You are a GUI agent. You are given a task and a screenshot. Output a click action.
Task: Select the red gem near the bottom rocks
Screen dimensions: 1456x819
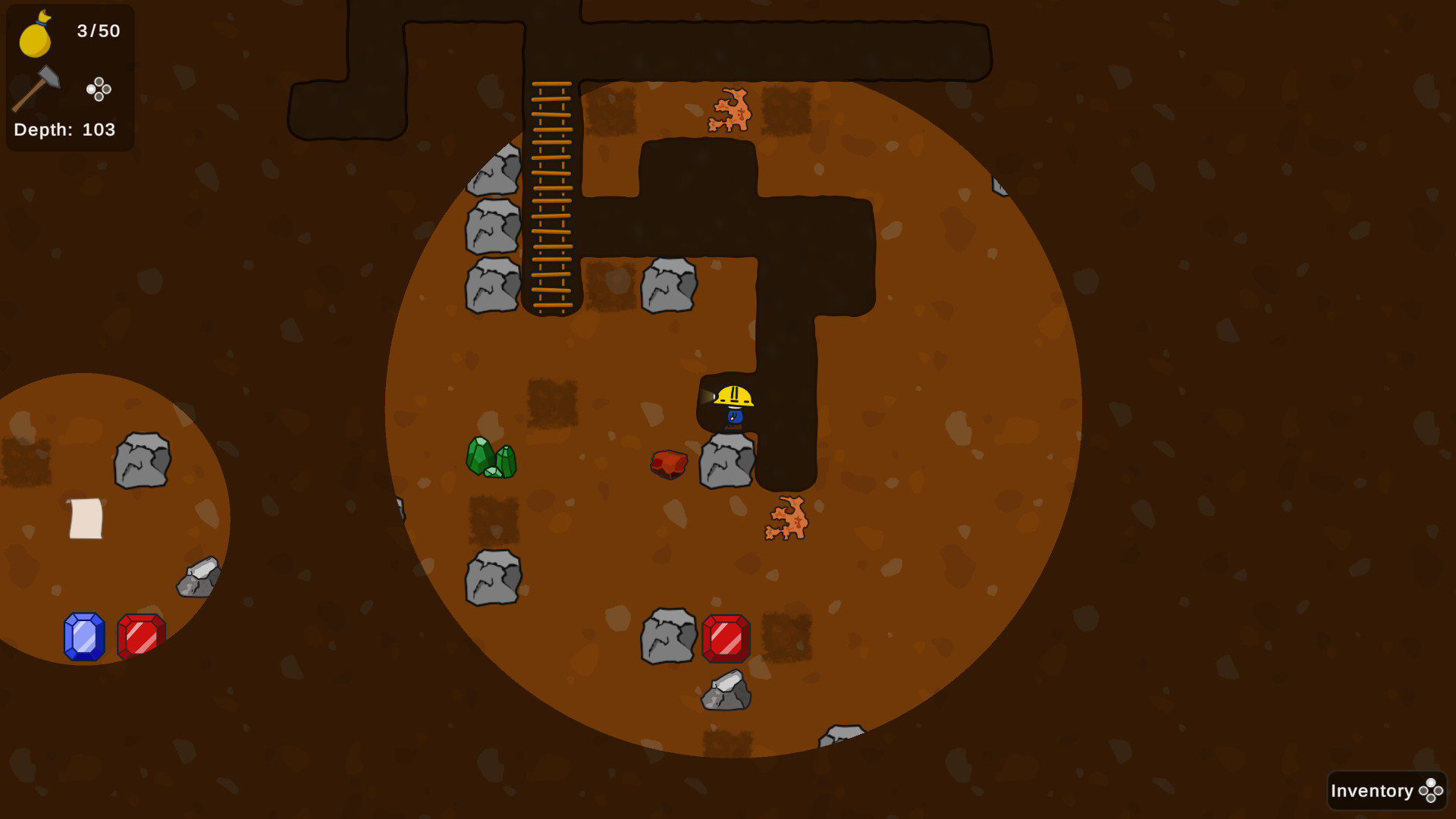[x=726, y=637]
